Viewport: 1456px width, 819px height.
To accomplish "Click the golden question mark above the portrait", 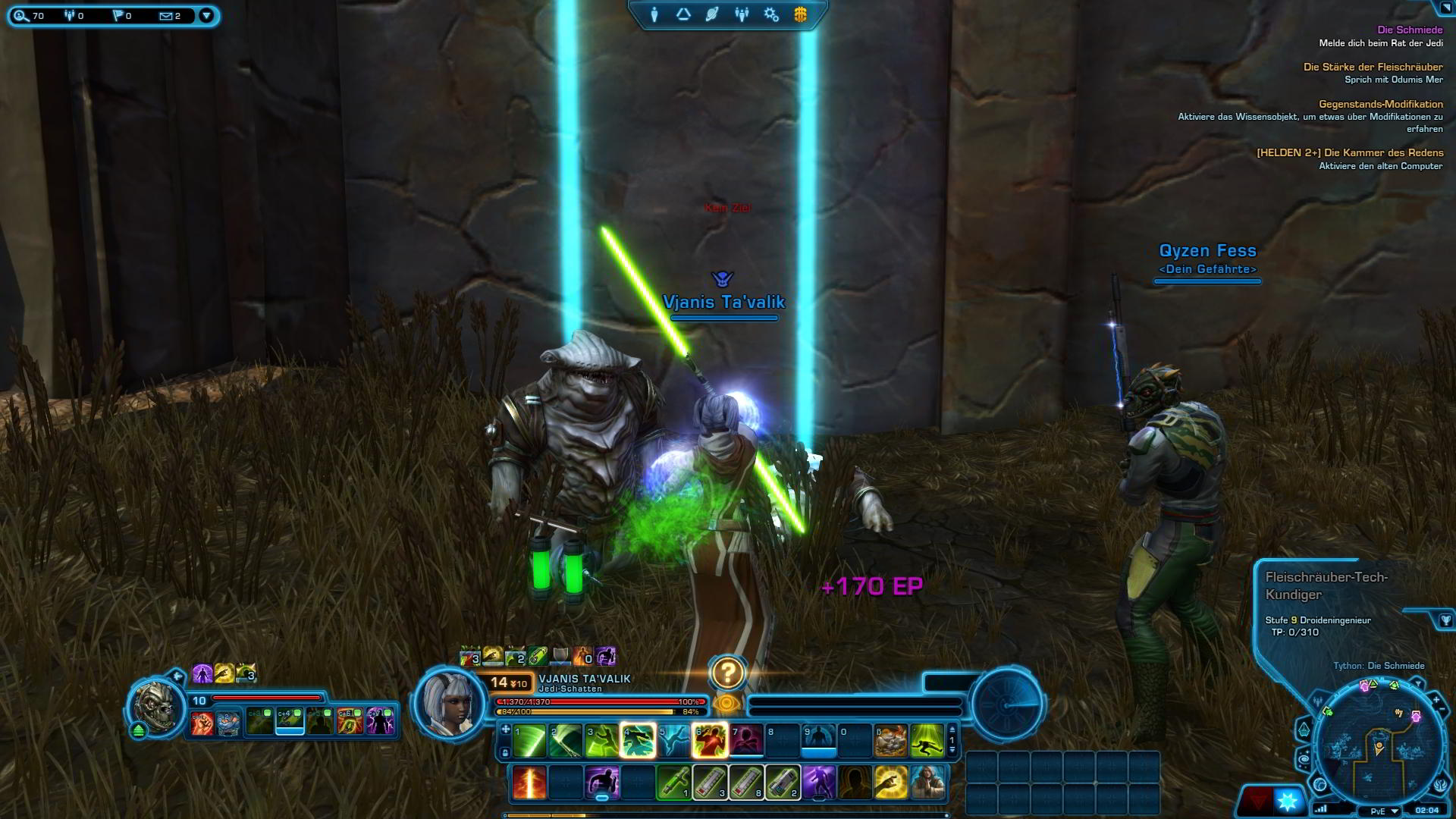I will [728, 672].
